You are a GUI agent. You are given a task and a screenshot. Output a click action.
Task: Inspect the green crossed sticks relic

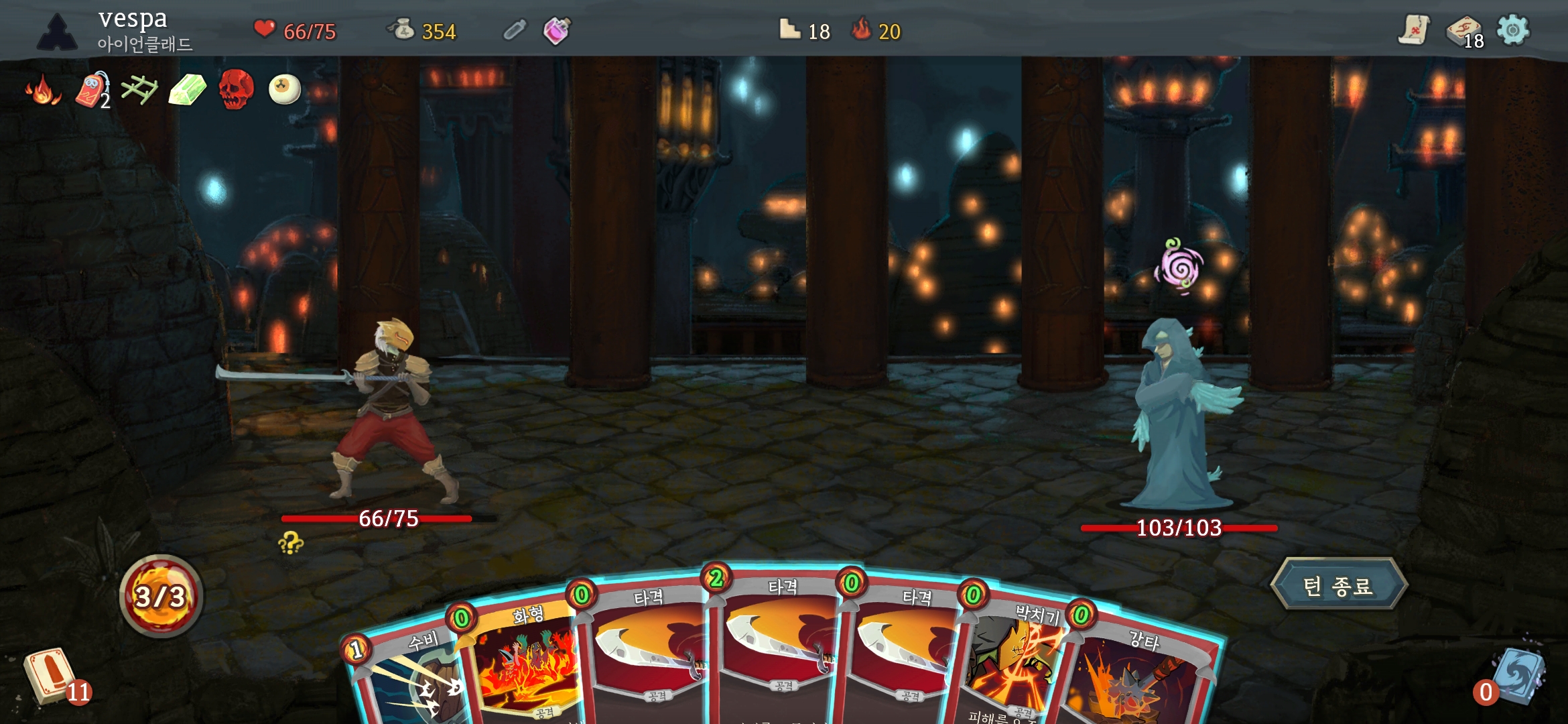(x=139, y=90)
